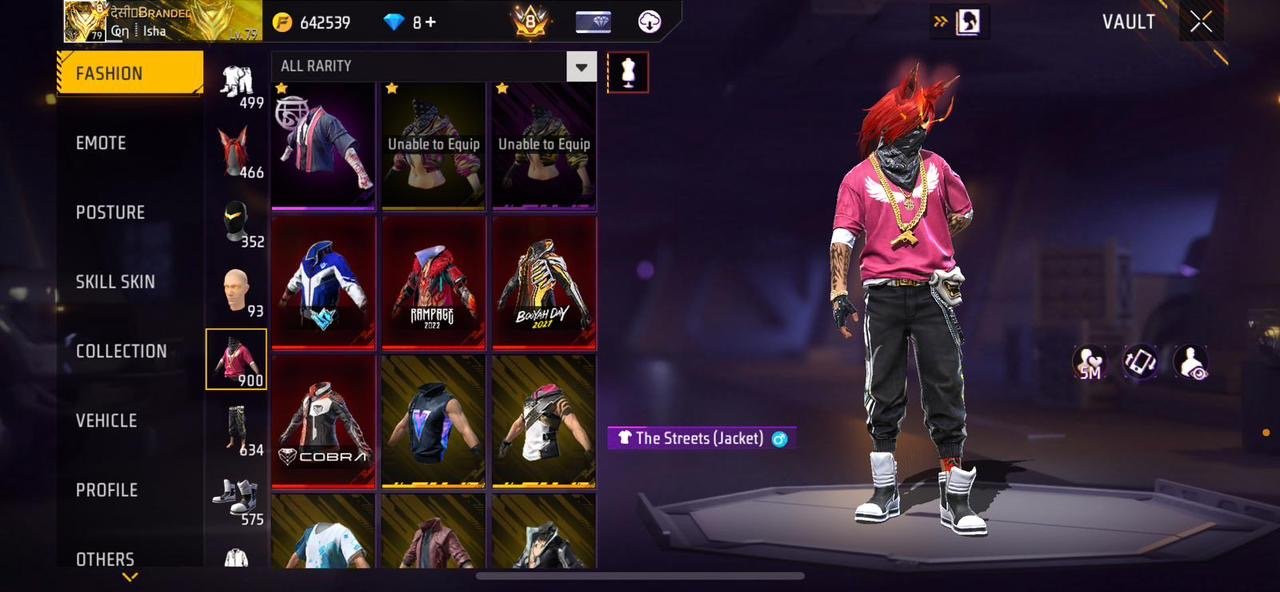Show the pants subcategory

pyautogui.click(x=236, y=428)
